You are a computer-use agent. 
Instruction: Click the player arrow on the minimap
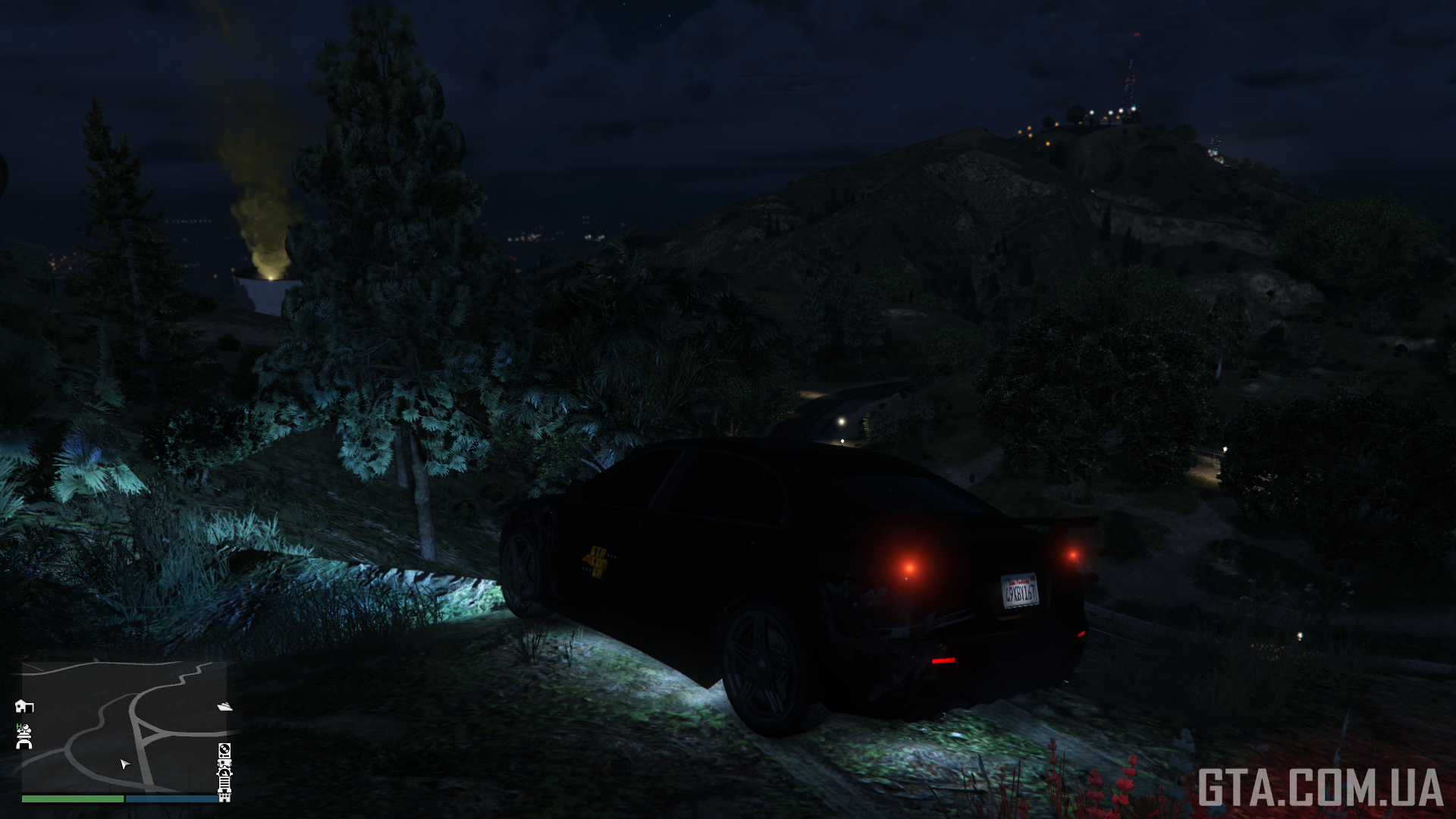pos(125,764)
